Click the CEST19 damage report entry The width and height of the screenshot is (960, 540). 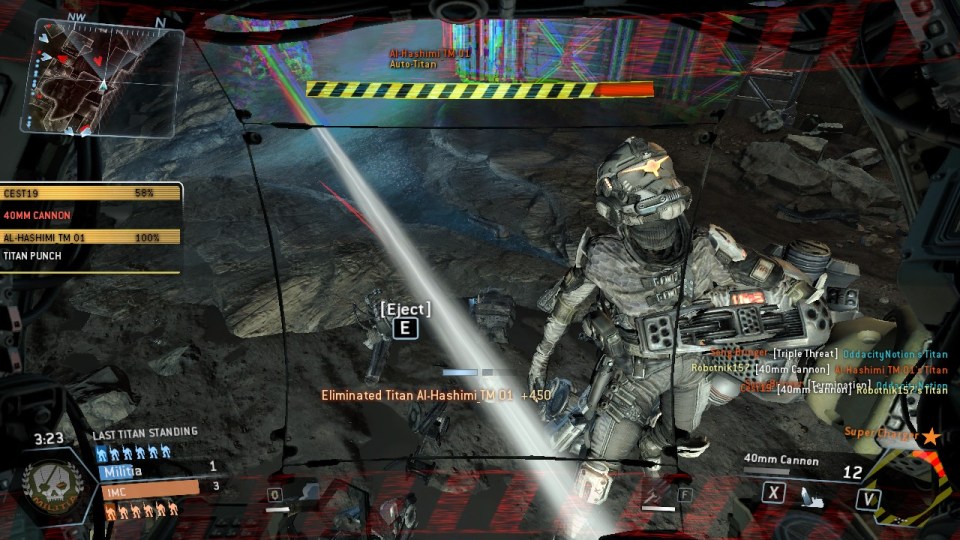tap(92, 193)
